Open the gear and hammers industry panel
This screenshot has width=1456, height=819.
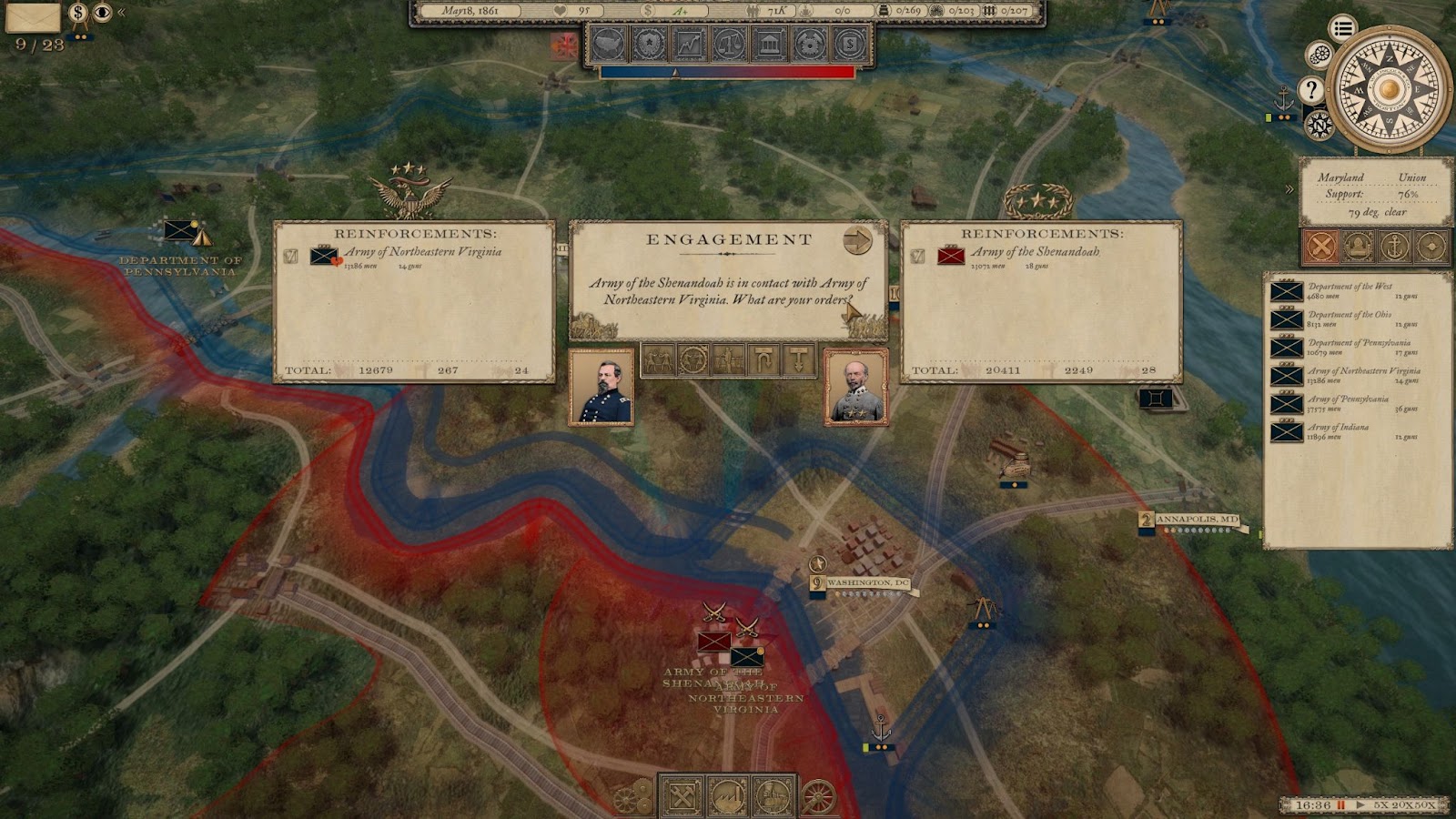pyautogui.click(x=809, y=43)
